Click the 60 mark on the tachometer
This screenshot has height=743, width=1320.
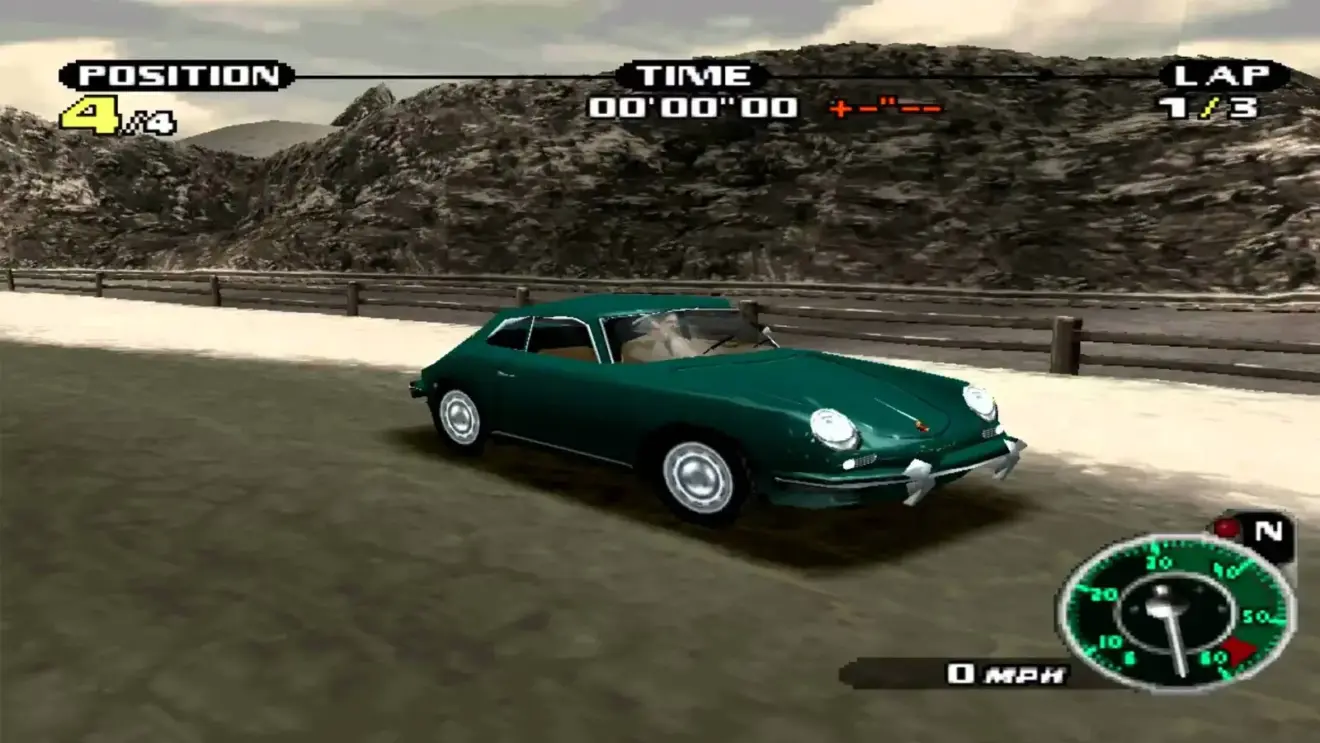(x=1214, y=656)
